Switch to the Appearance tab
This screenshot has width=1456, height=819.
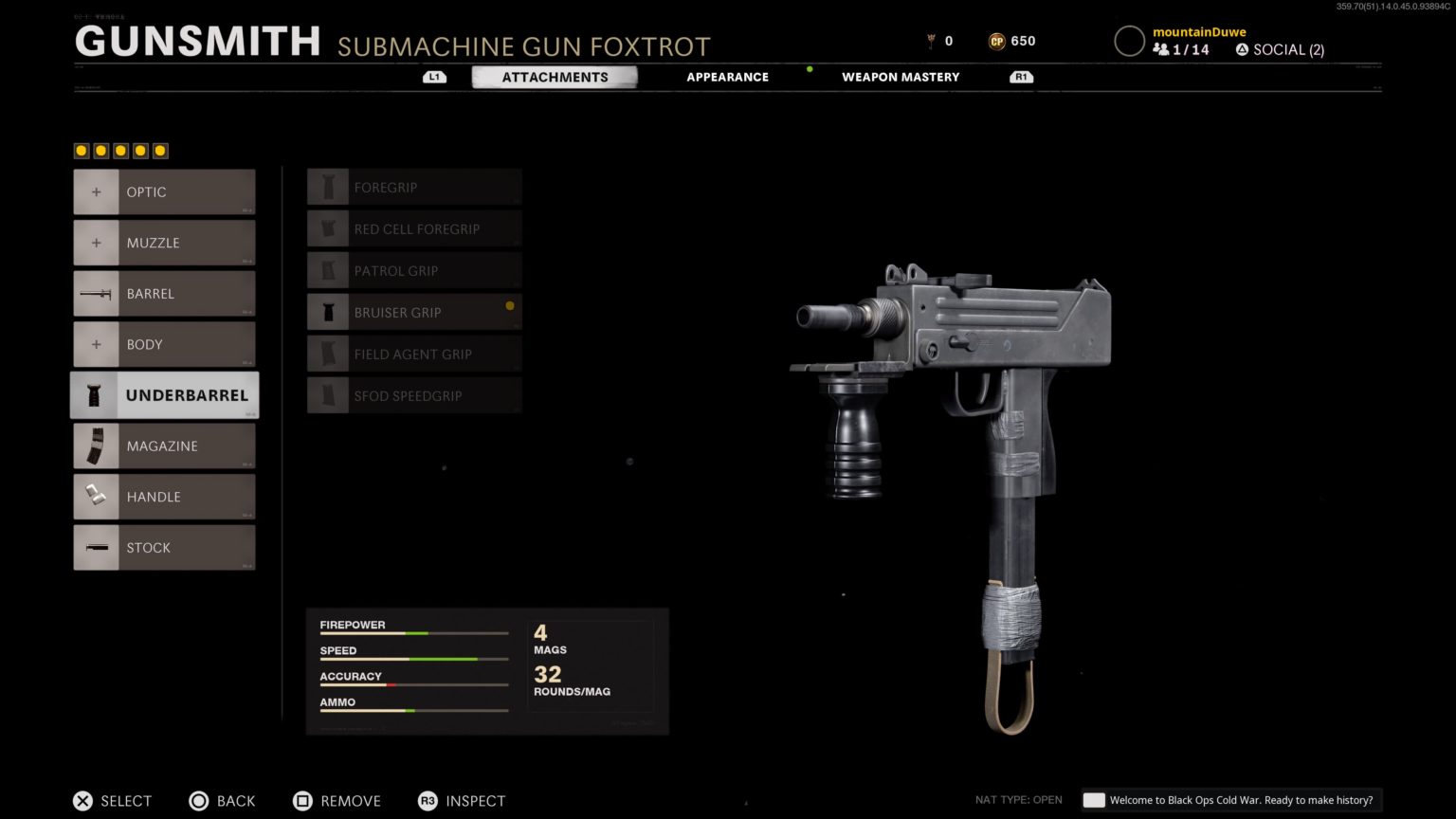(727, 77)
